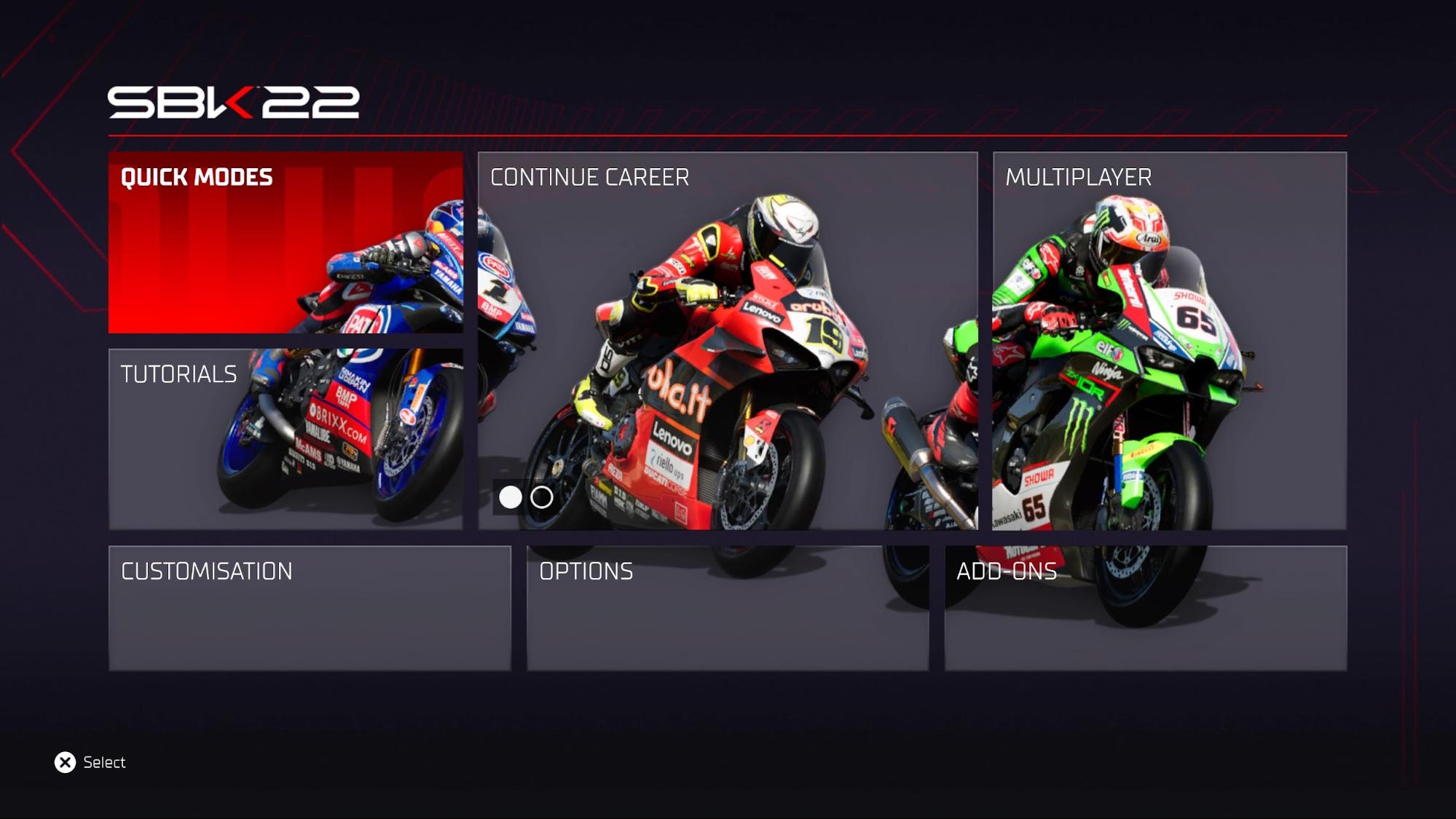
Task: Switch to the second career page dot
Action: 541,497
